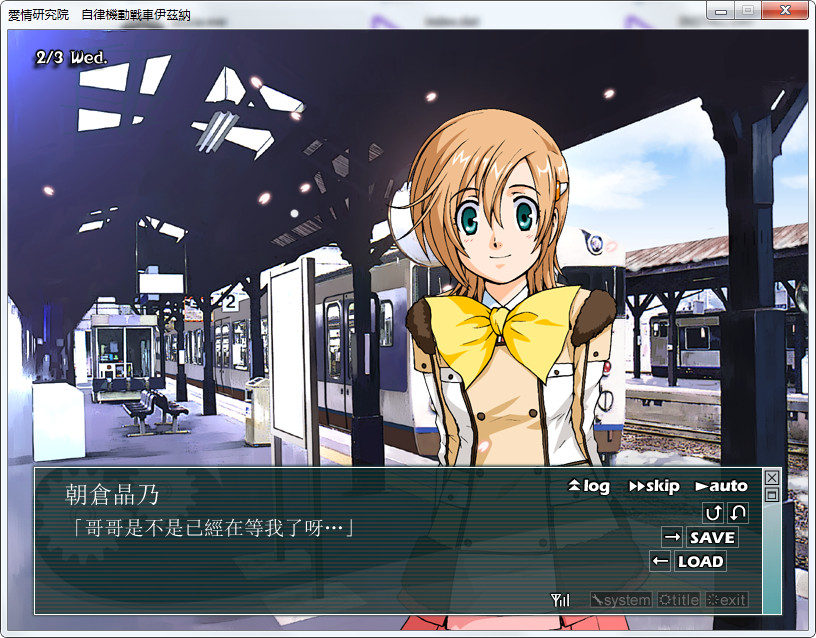Click the clockwise U-turn arrow icon
The width and height of the screenshot is (816, 638).
pos(713,513)
